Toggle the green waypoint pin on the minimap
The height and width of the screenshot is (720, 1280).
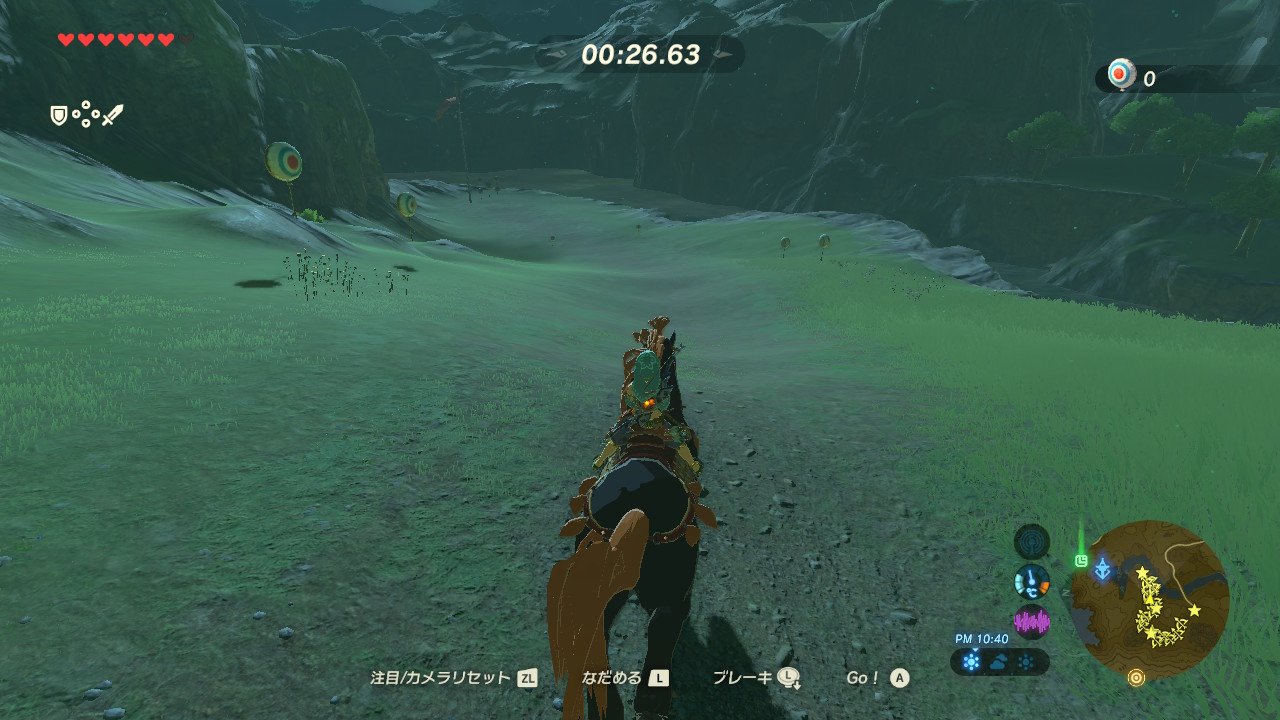pyautogui.click(x=1080, y=559)
